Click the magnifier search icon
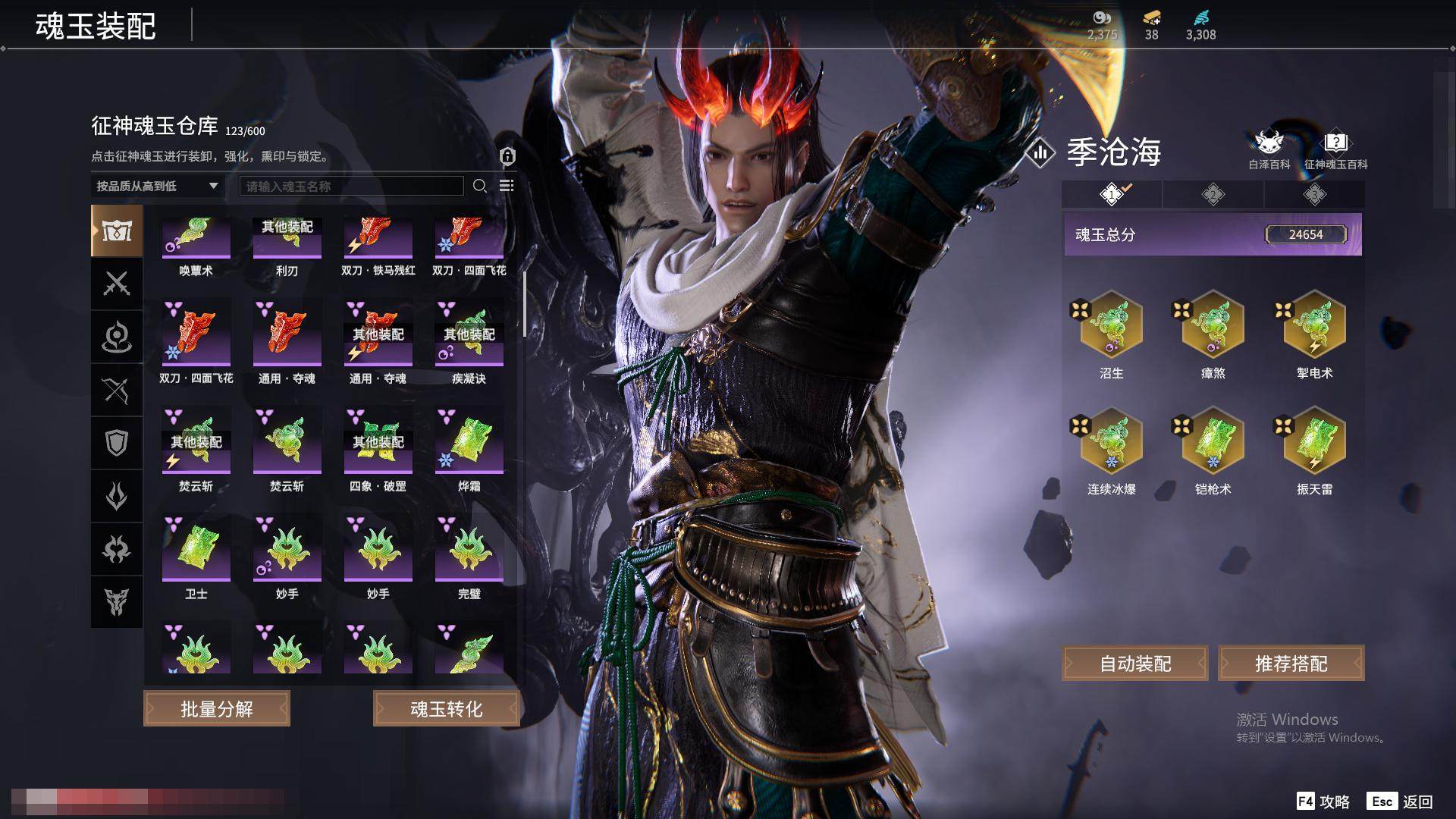 pos(479,186)
